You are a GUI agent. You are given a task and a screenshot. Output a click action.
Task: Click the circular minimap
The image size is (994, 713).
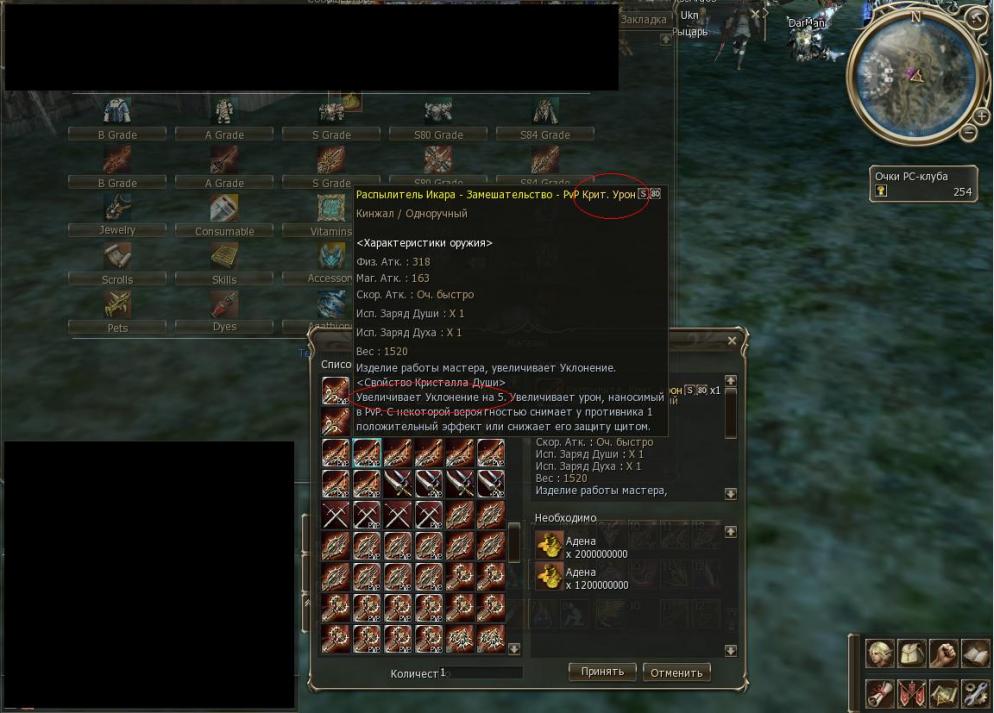pos(910,80)
